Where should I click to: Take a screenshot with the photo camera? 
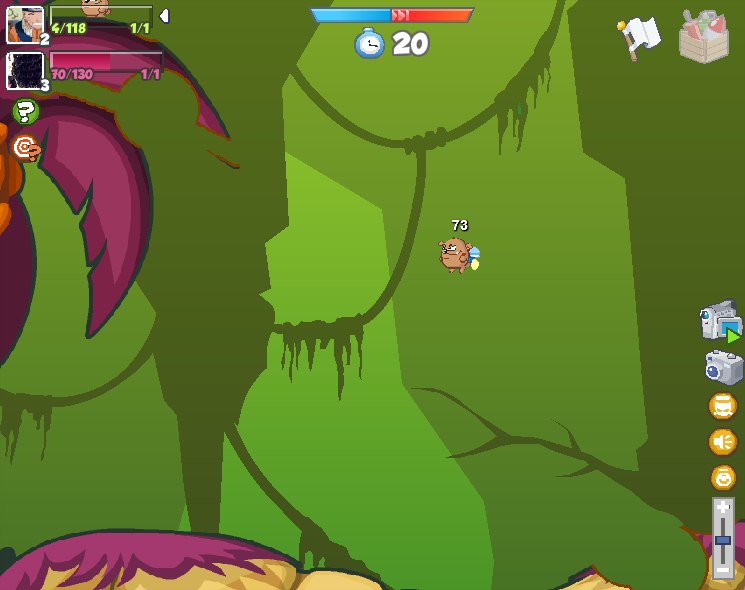pos(722,367)
